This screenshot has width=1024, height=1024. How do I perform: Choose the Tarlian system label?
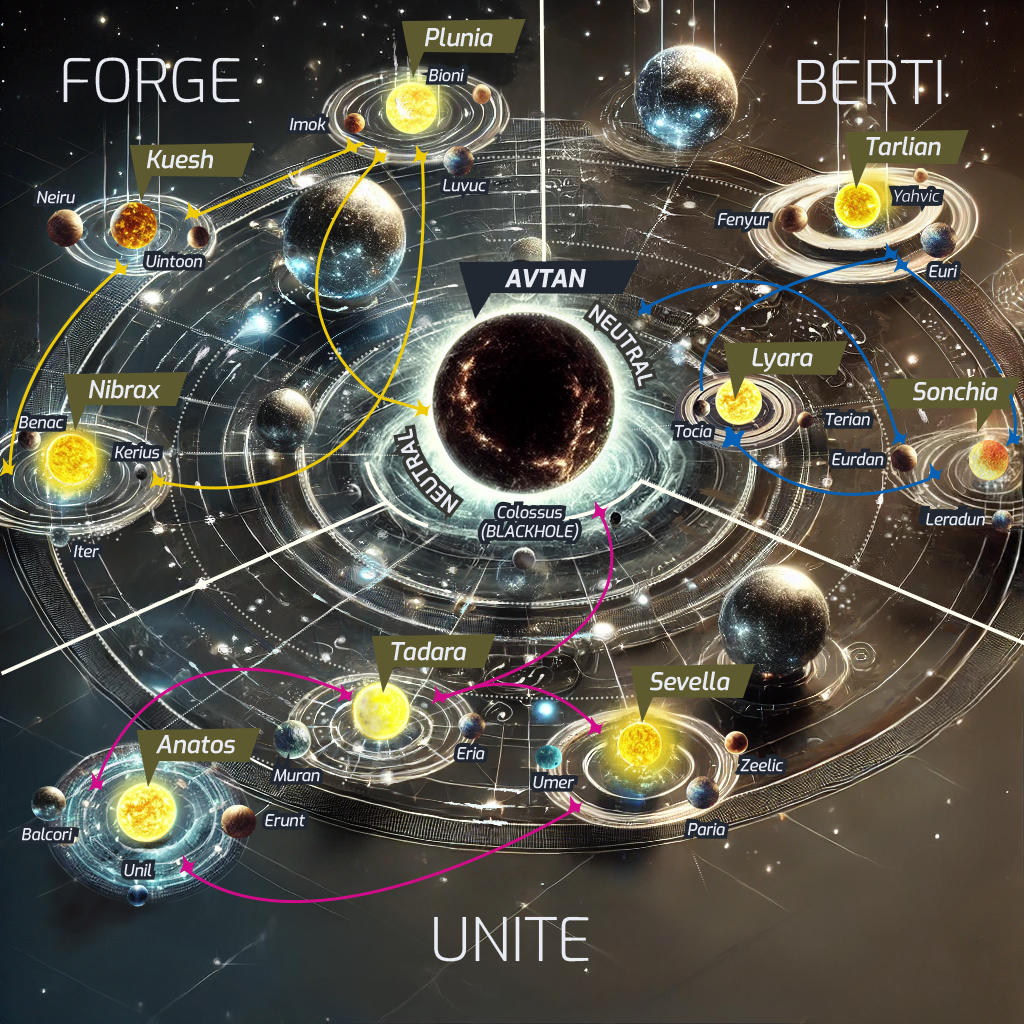(x=904, y=148)
